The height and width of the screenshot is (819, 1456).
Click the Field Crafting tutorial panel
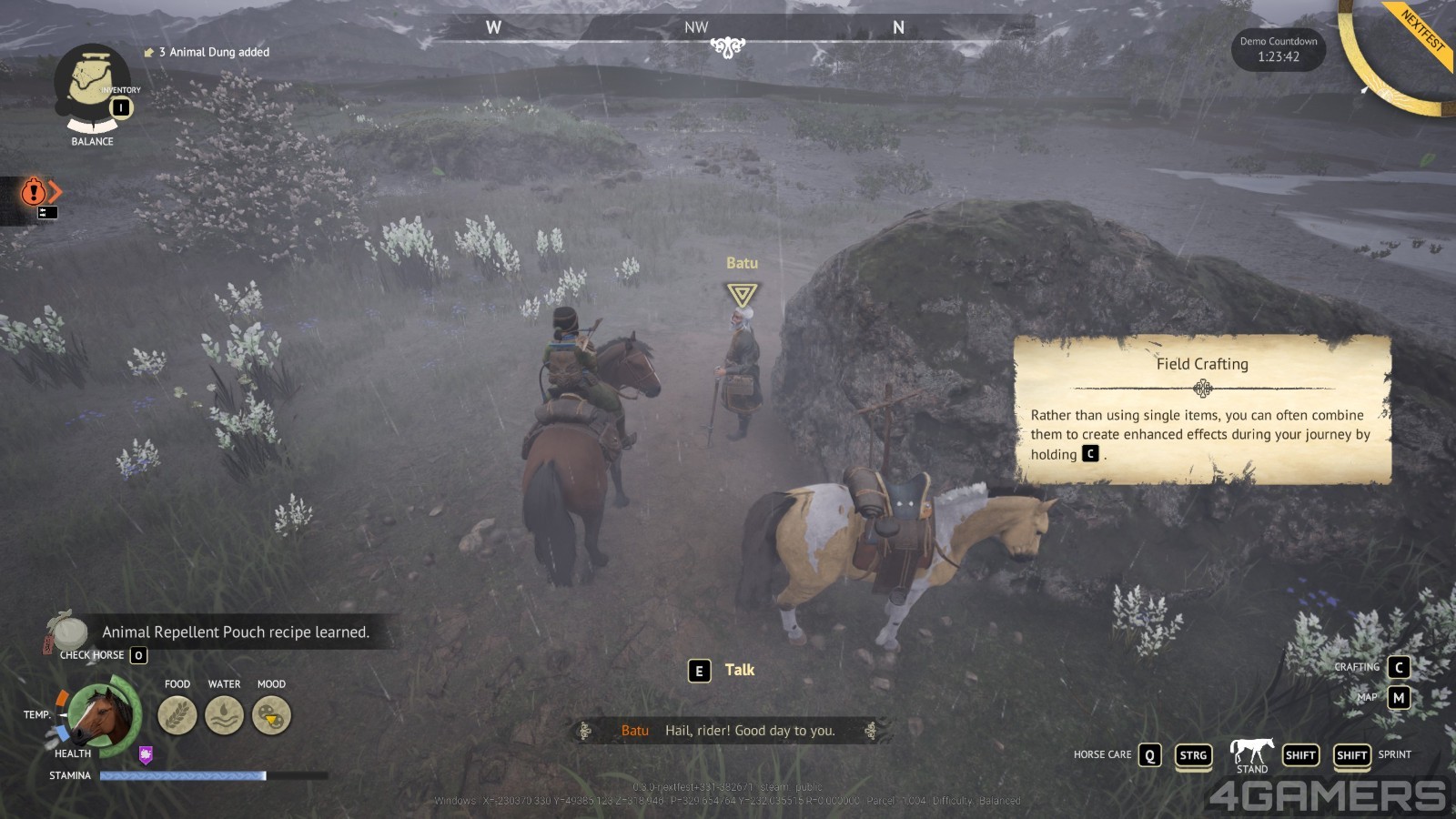tap(1202, 409)
